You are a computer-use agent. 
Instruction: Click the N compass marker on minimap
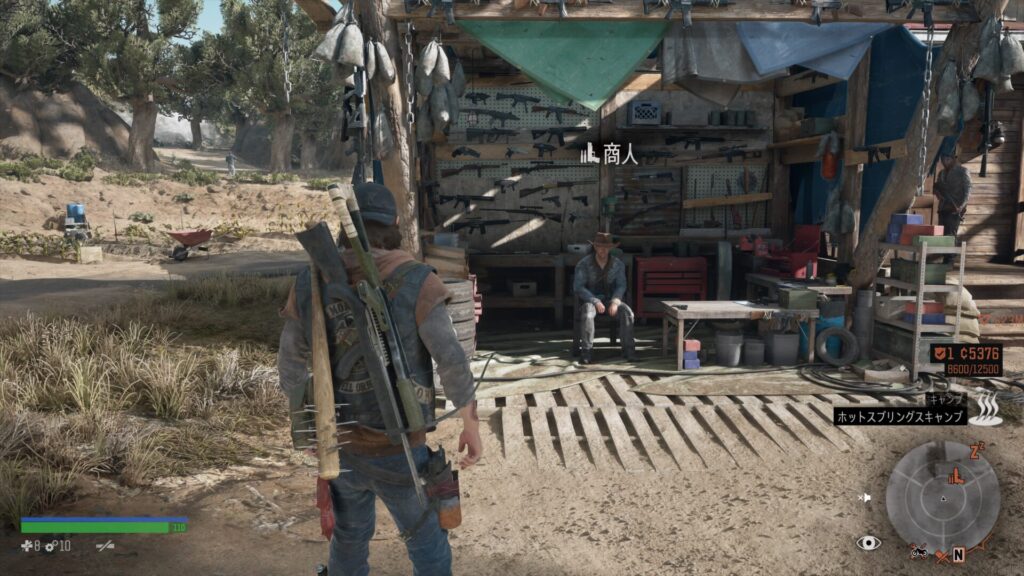tap(958, 553)
